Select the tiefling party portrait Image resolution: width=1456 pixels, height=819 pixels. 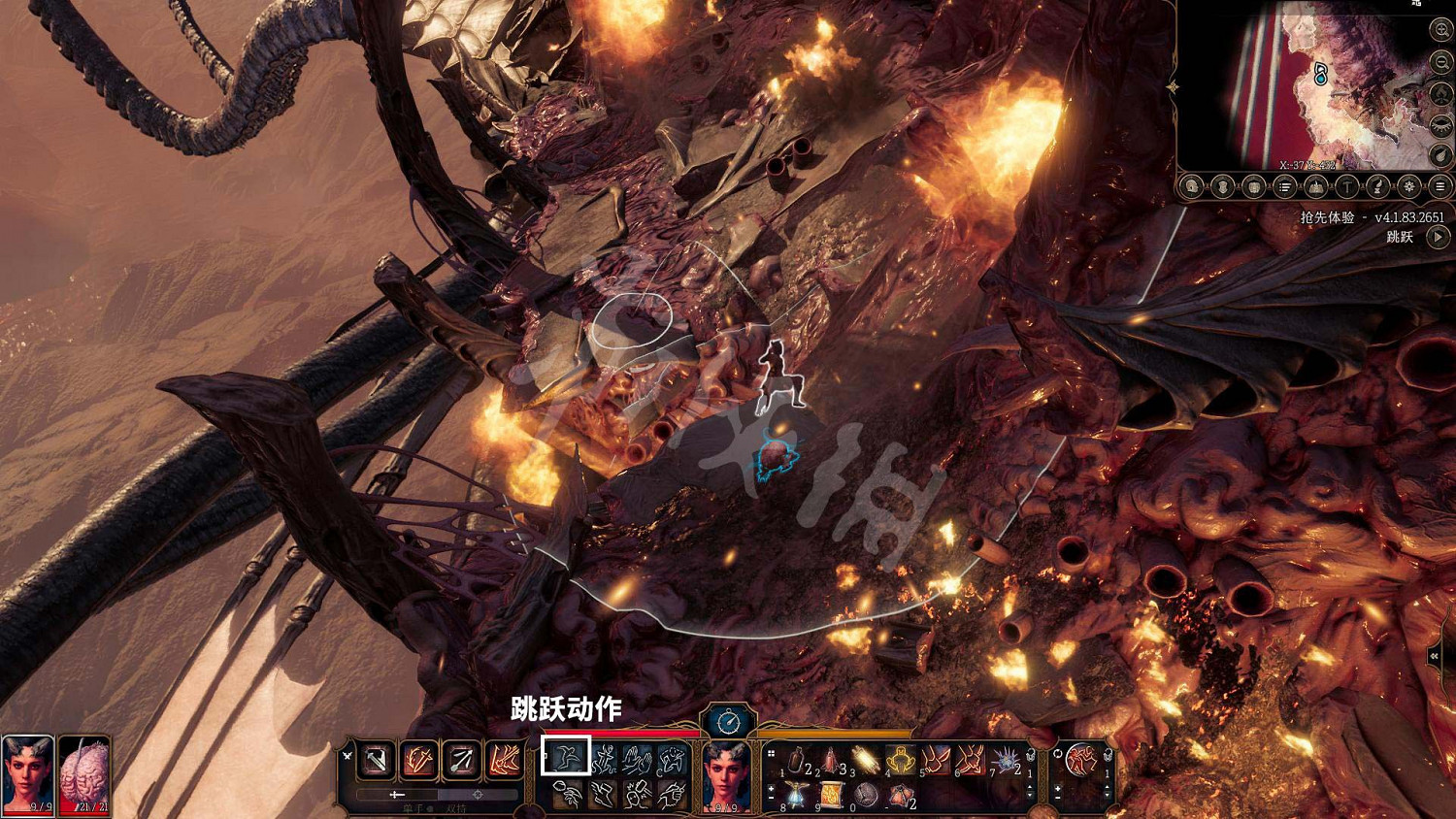[27, 773]
